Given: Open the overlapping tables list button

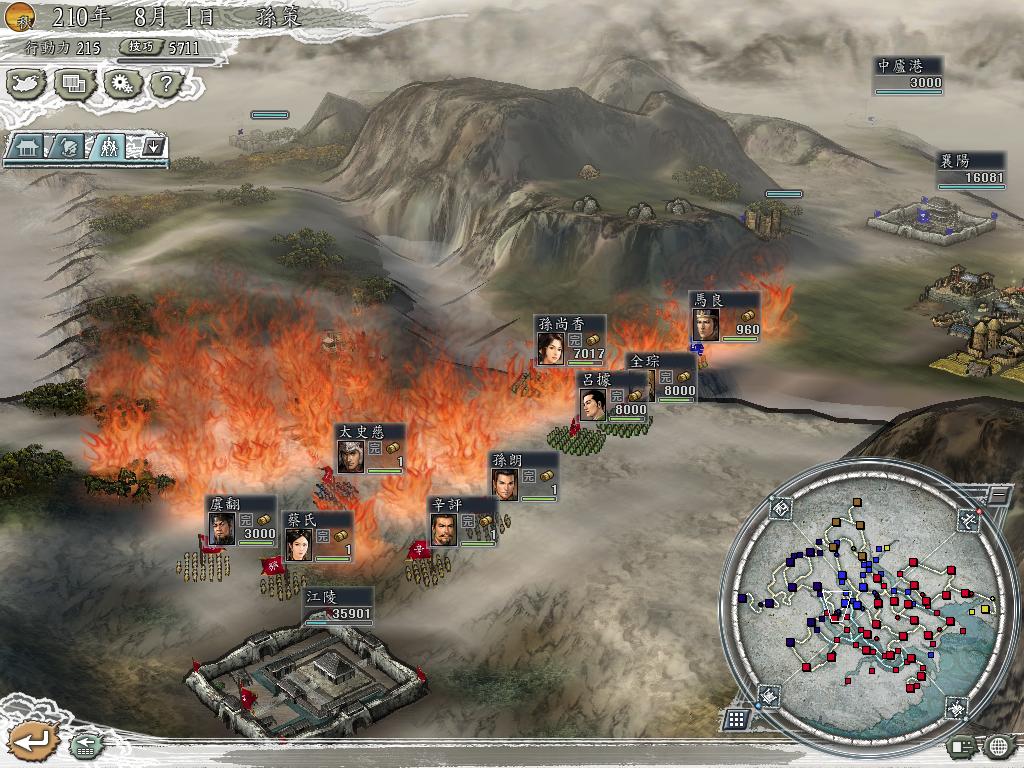Looking at the screenshot, I should [73, 84].
